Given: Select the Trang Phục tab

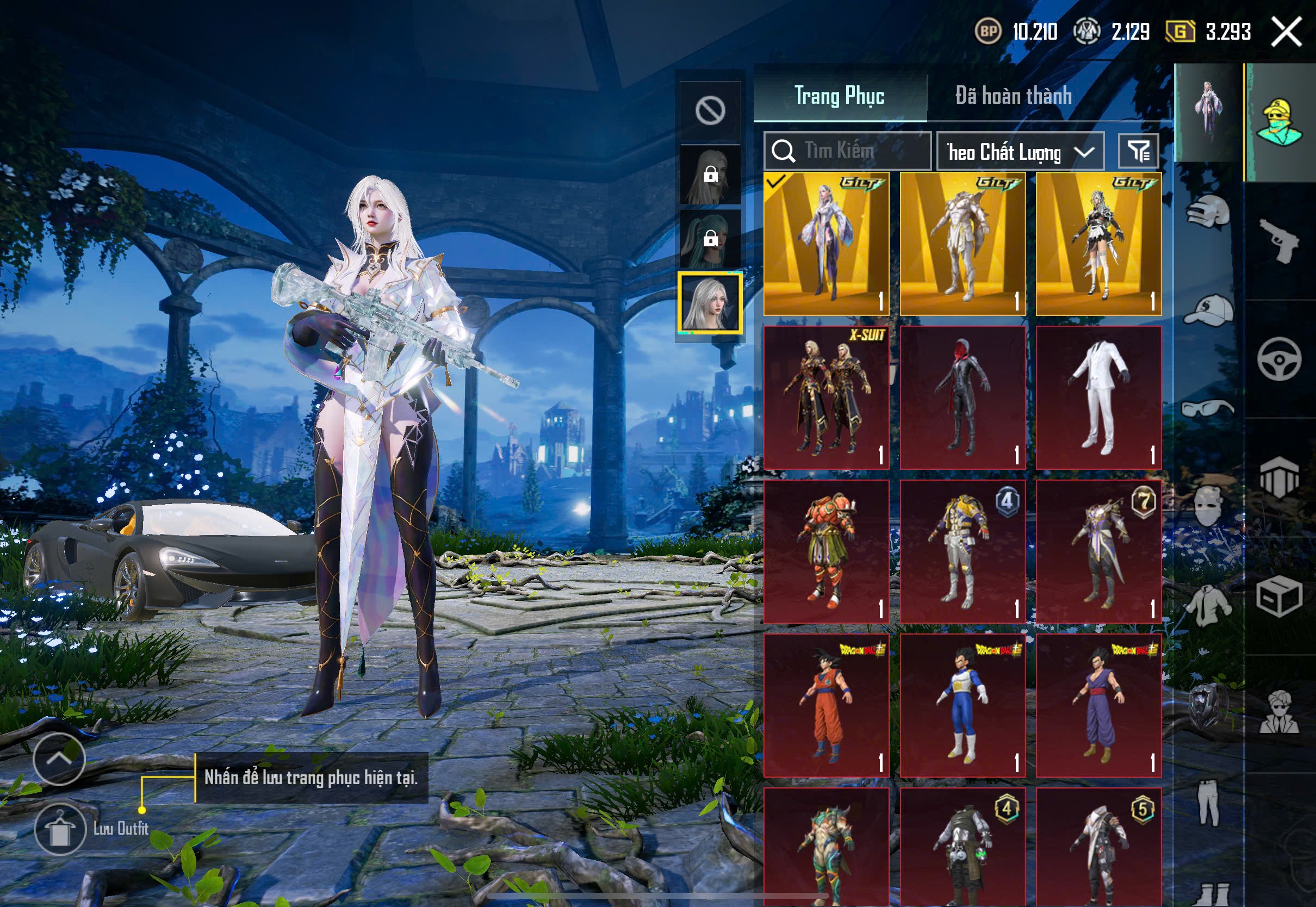Looking at the screenshot, I should point(839,96).
